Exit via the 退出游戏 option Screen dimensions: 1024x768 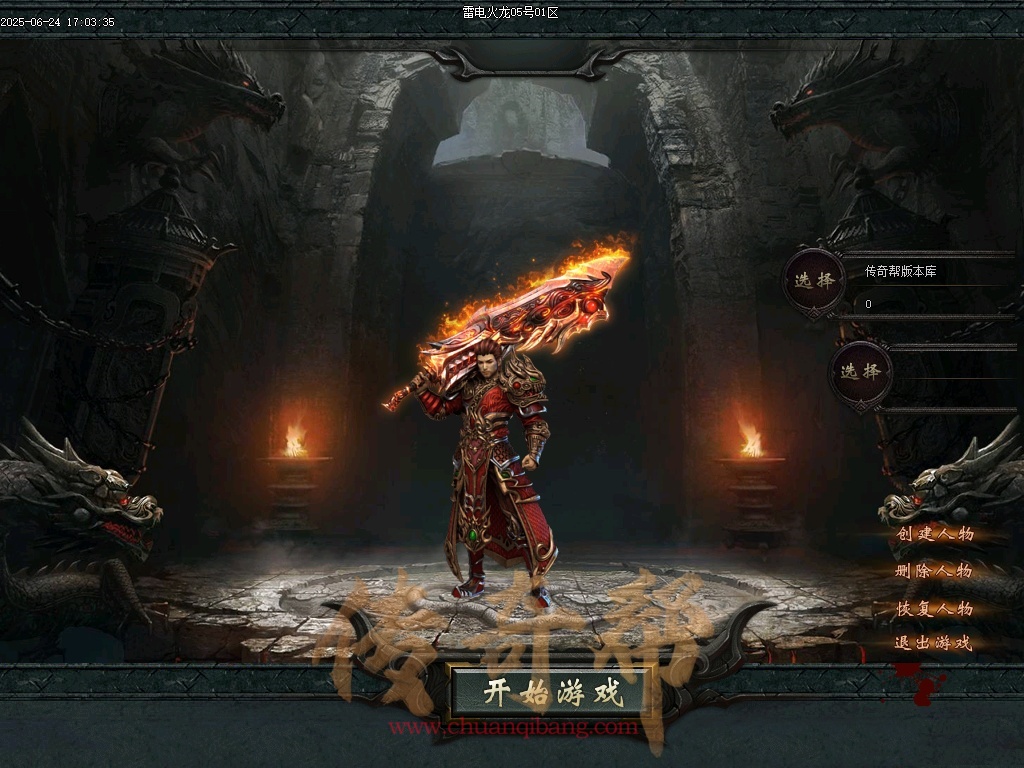[933, 643]
